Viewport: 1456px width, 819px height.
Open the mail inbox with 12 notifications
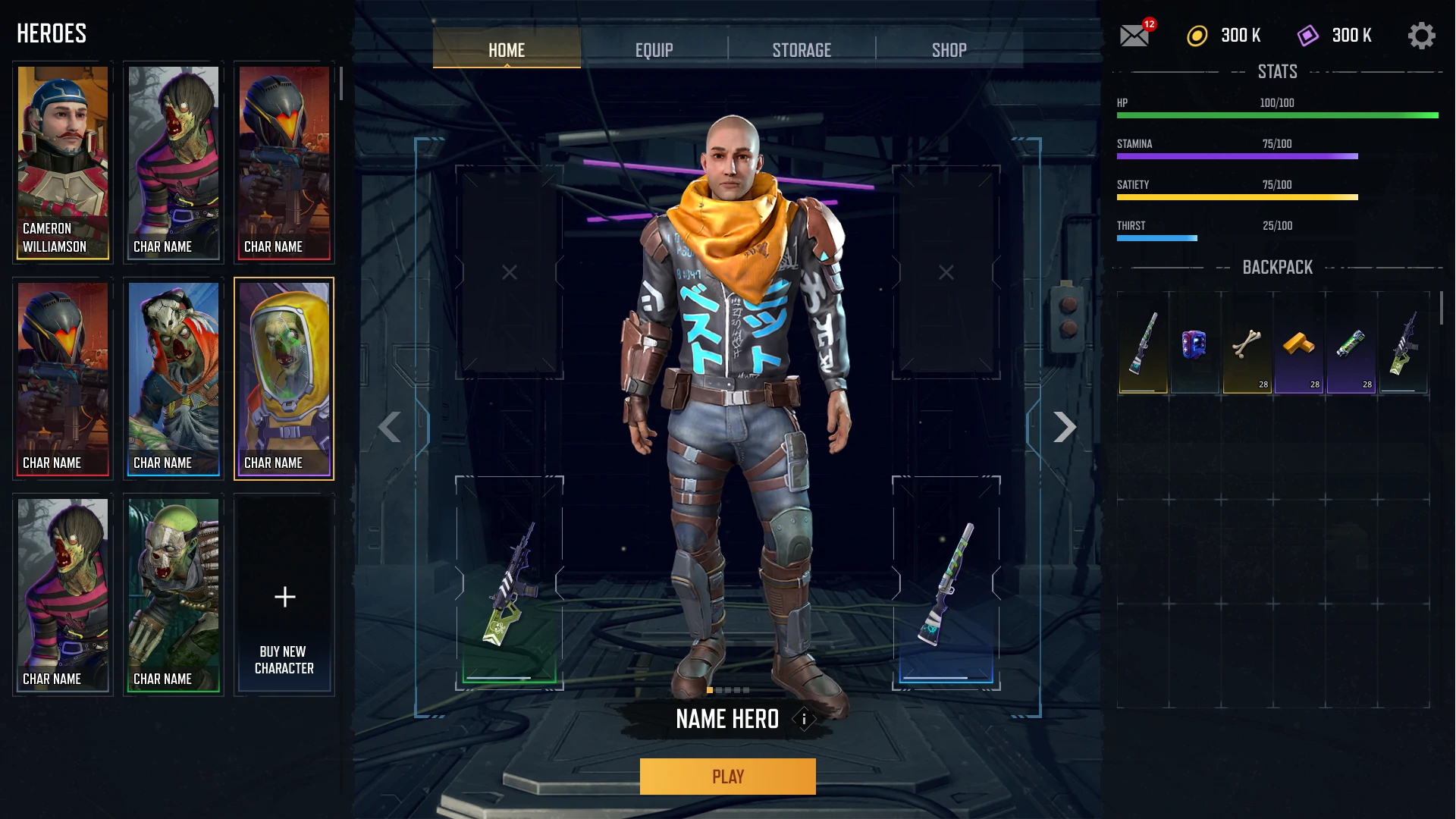point(1134,36)
